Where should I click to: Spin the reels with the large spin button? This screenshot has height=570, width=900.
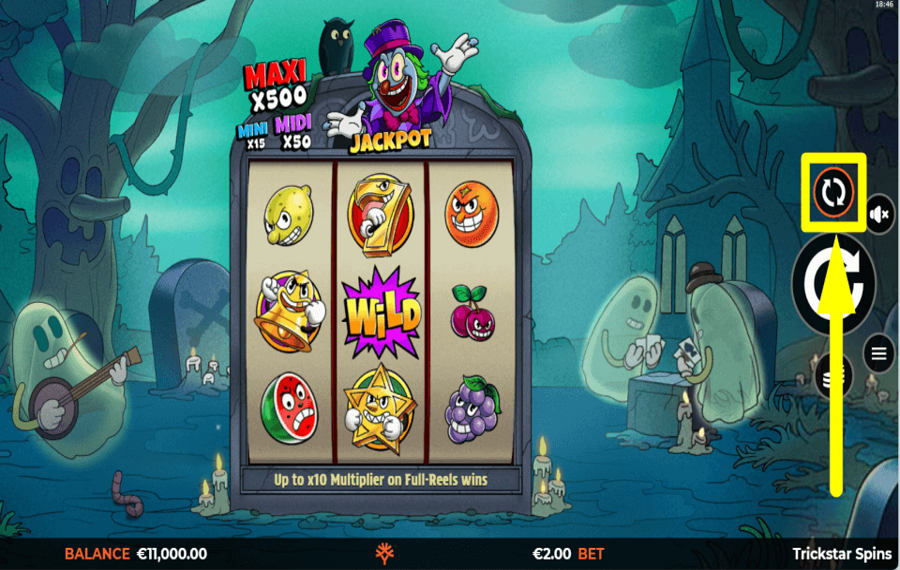pos(833,284)
